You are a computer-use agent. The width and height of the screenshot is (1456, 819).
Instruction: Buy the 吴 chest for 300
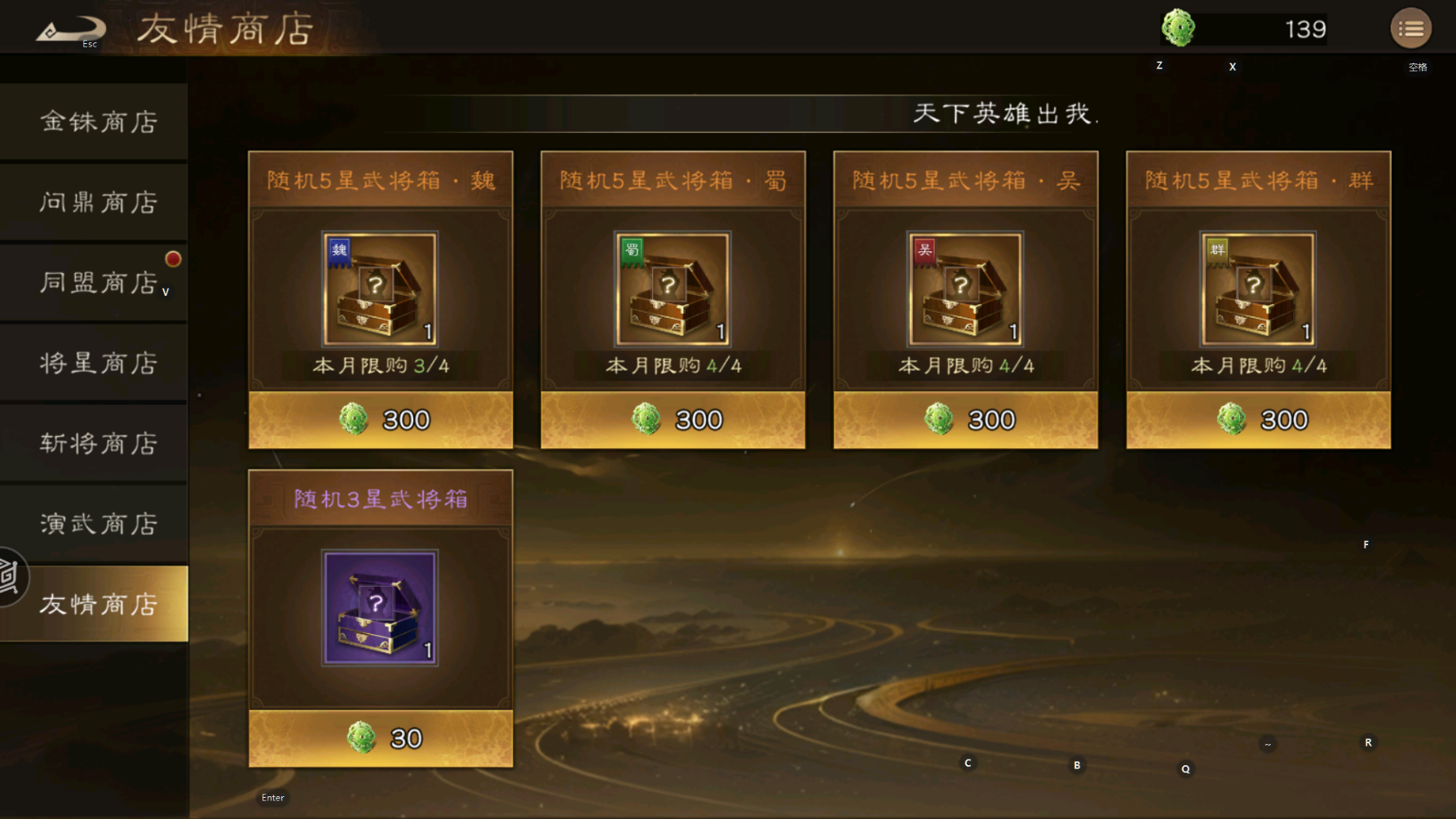click(x=966, y=420)
